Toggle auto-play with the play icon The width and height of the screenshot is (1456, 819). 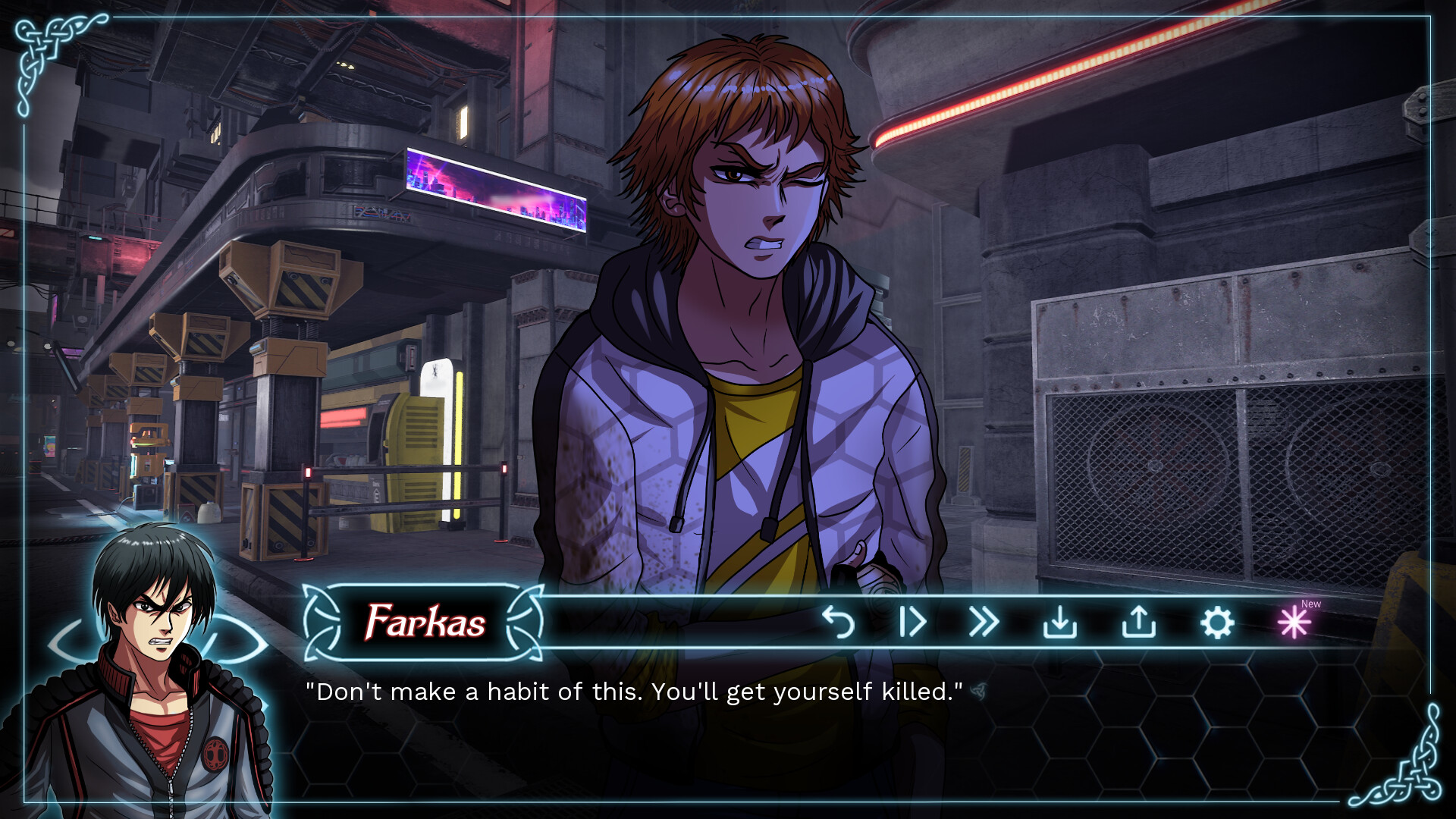click(912, 623)
